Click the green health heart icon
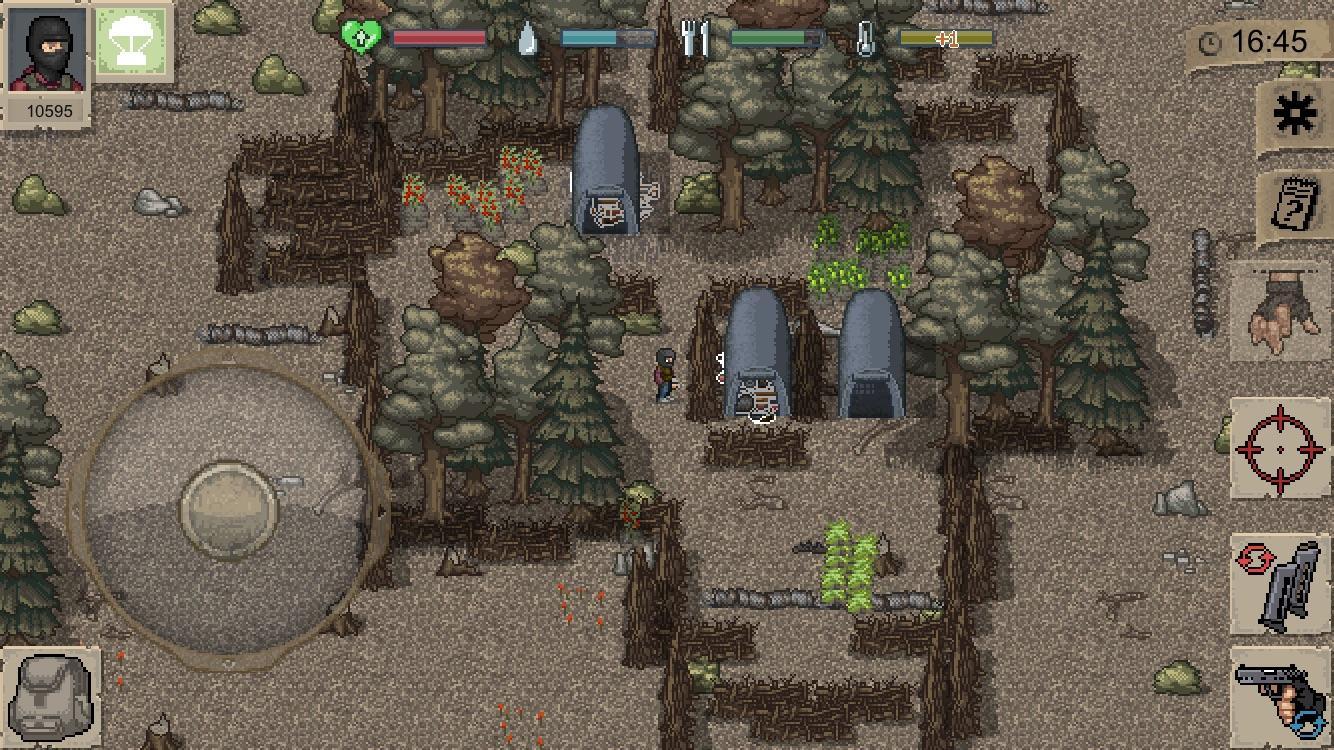Image resolution: width=1334 pixels, height=750 pixels. pyautogui.click(x=363, y=37)
